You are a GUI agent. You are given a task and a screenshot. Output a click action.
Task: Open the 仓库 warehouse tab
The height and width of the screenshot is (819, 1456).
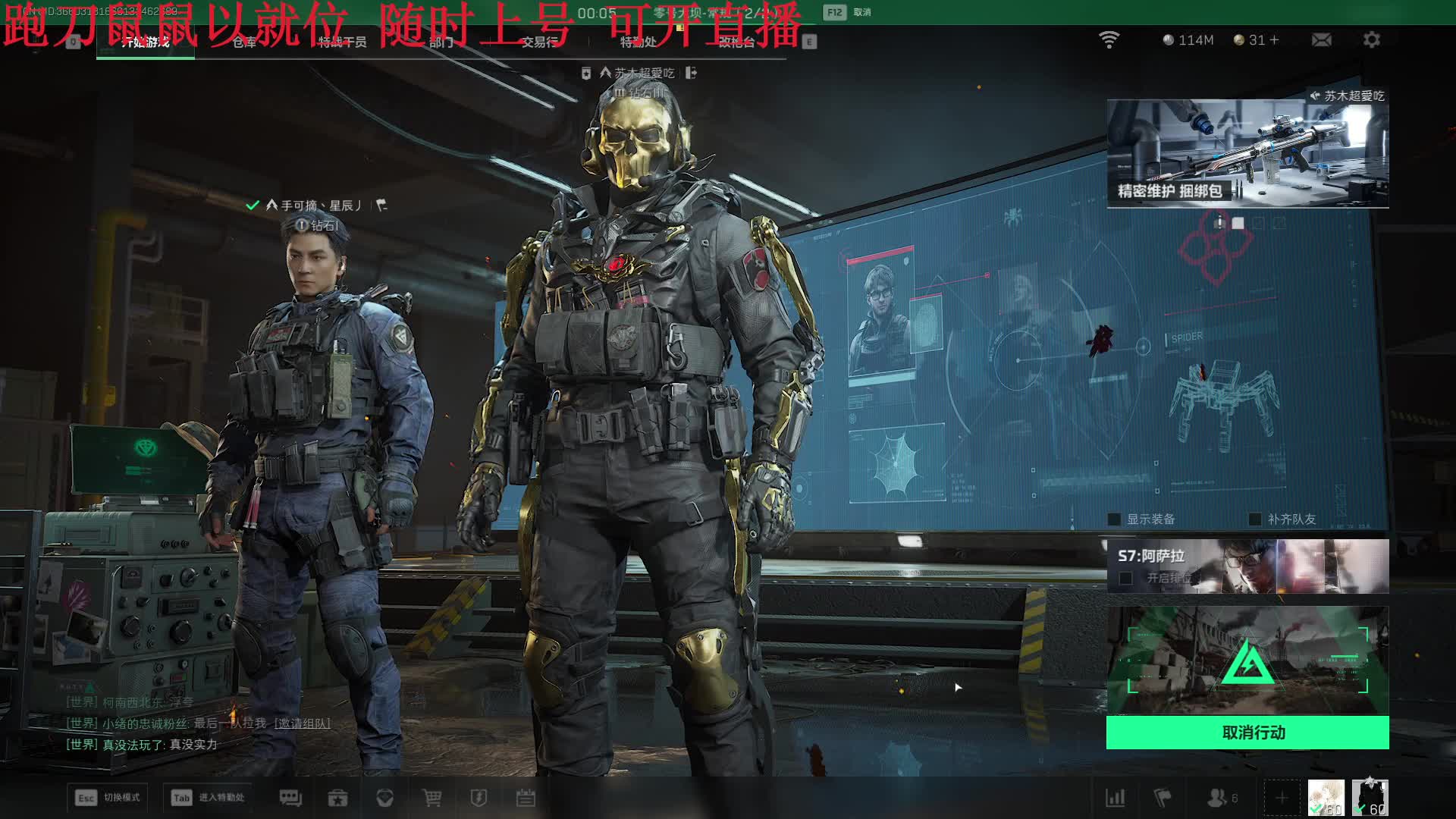(244, 42)
